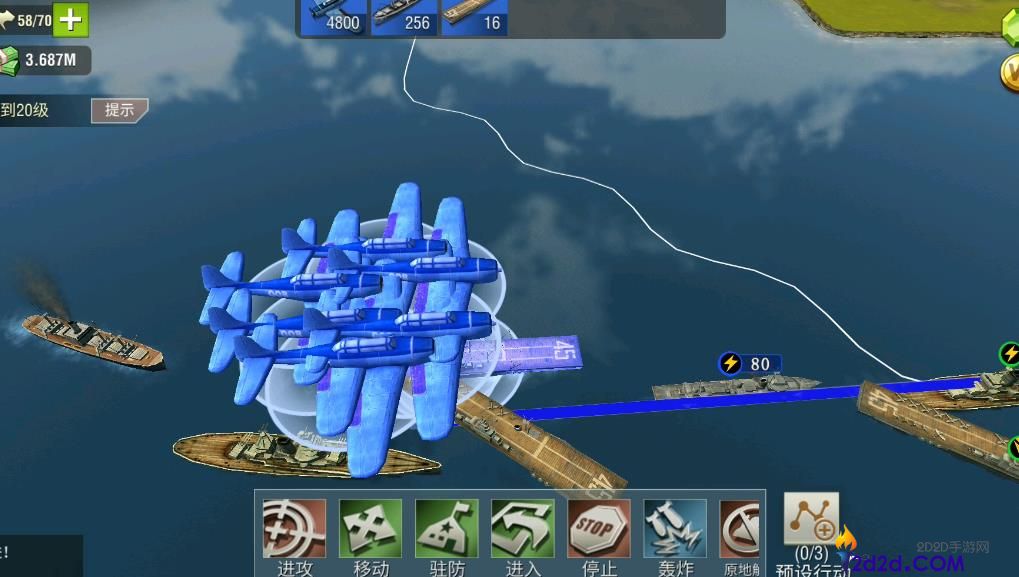This screenshot has height=577, width=1019.
Task: Hit the 停止 STOP command
Action: coord(598,530)
